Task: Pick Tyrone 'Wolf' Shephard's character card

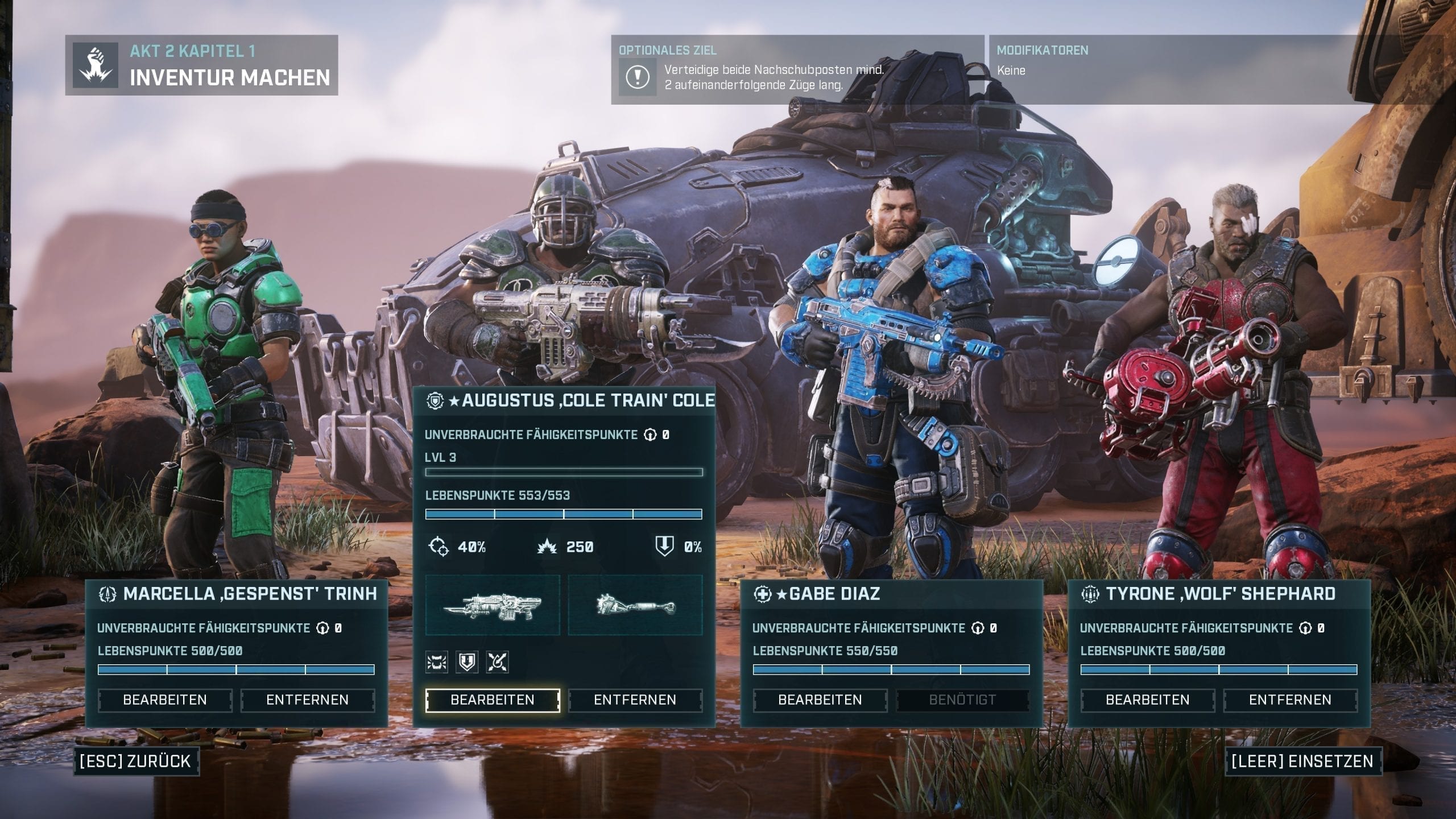Action: (1219, 594)
